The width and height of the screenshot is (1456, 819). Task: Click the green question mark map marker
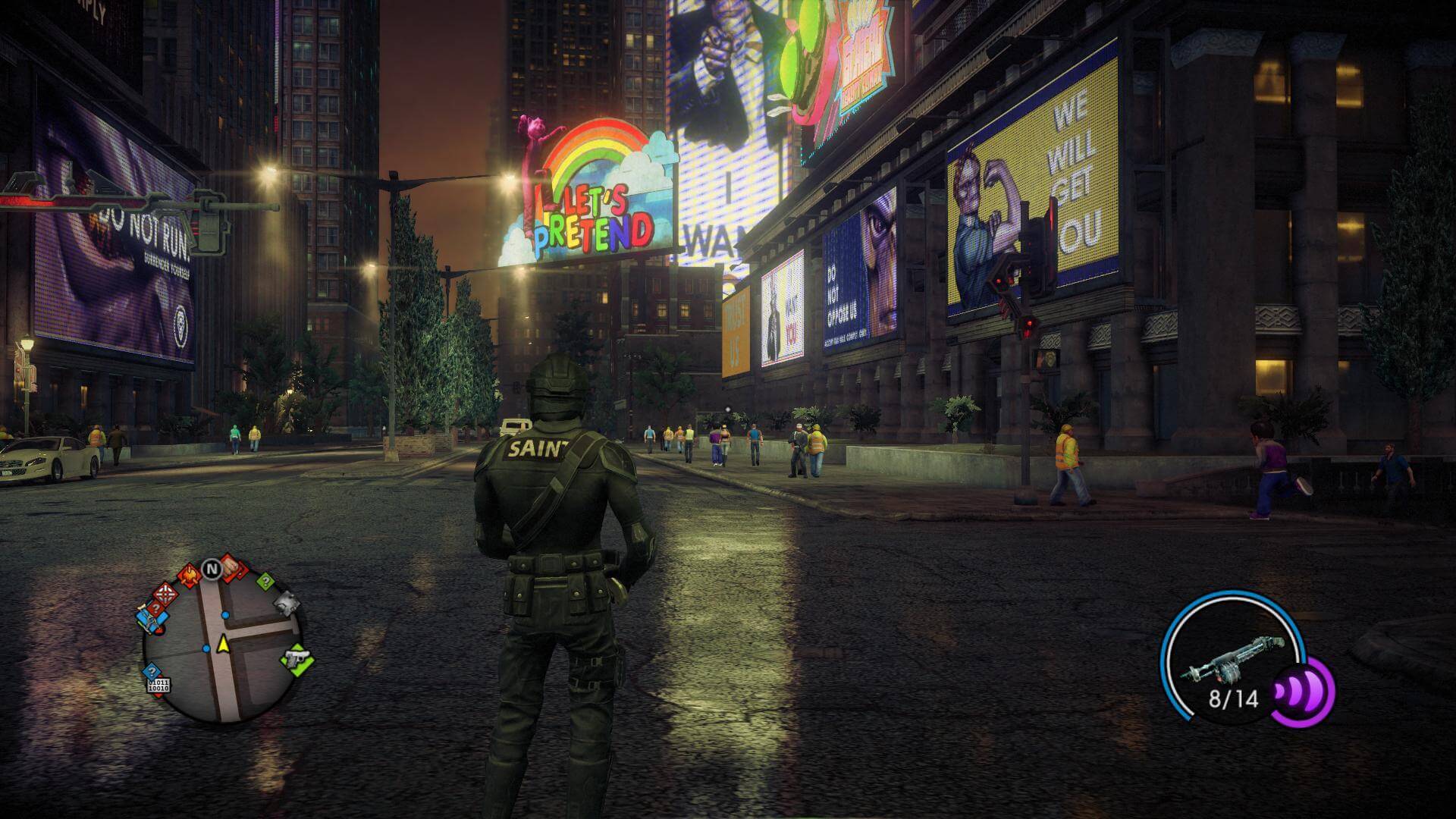[x=265, y=582]
